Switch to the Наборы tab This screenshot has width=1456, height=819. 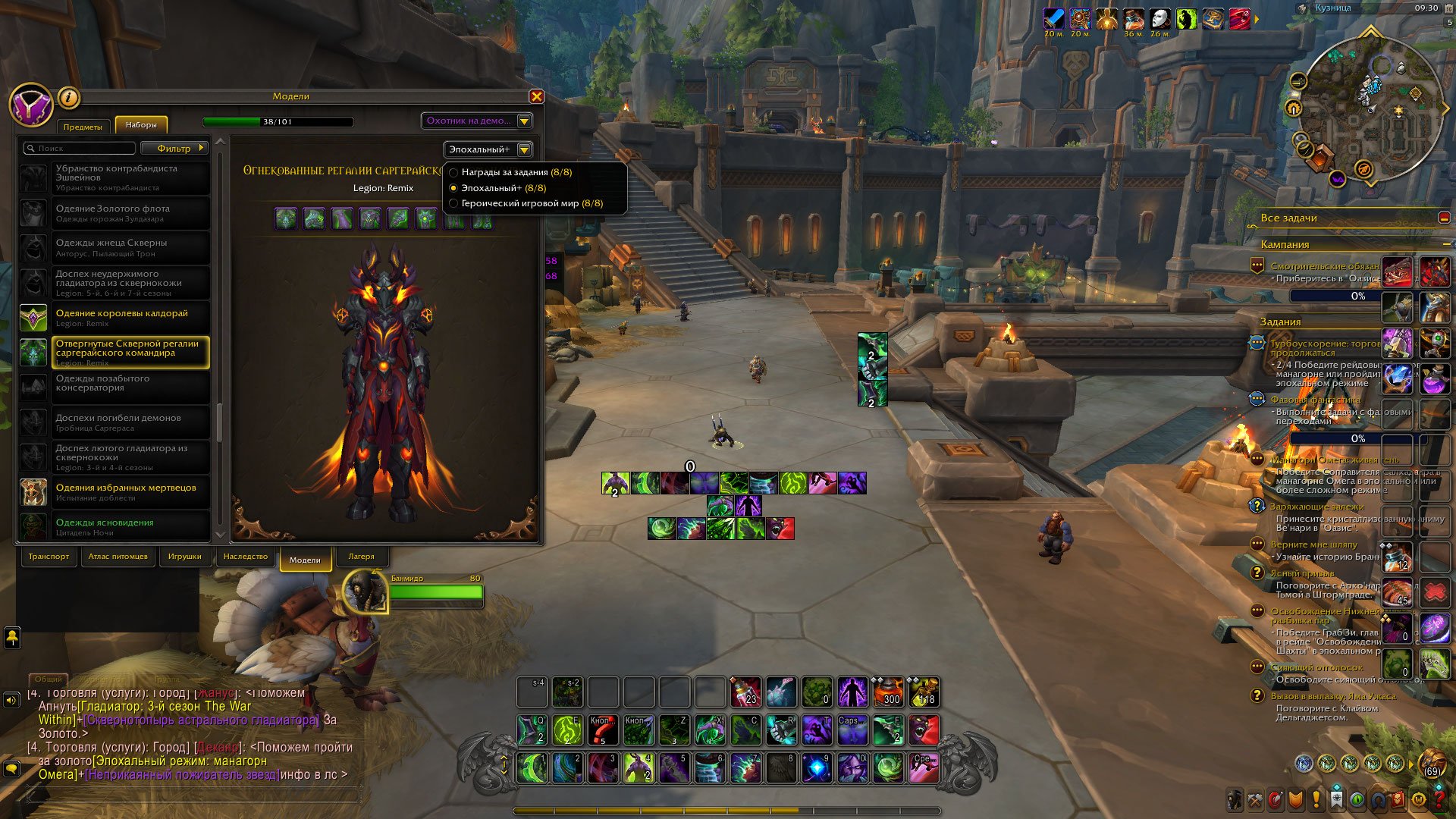tap(141, 125)
